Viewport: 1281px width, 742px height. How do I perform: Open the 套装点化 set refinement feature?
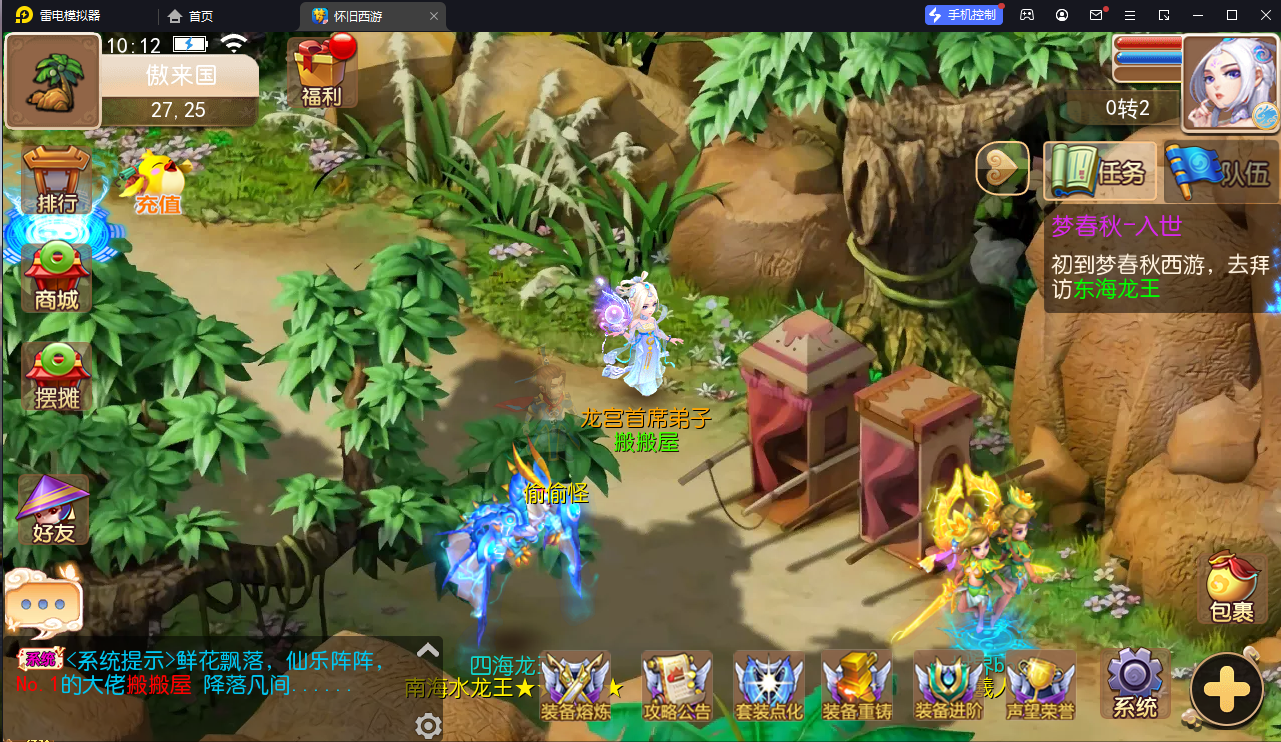point(768,685)
